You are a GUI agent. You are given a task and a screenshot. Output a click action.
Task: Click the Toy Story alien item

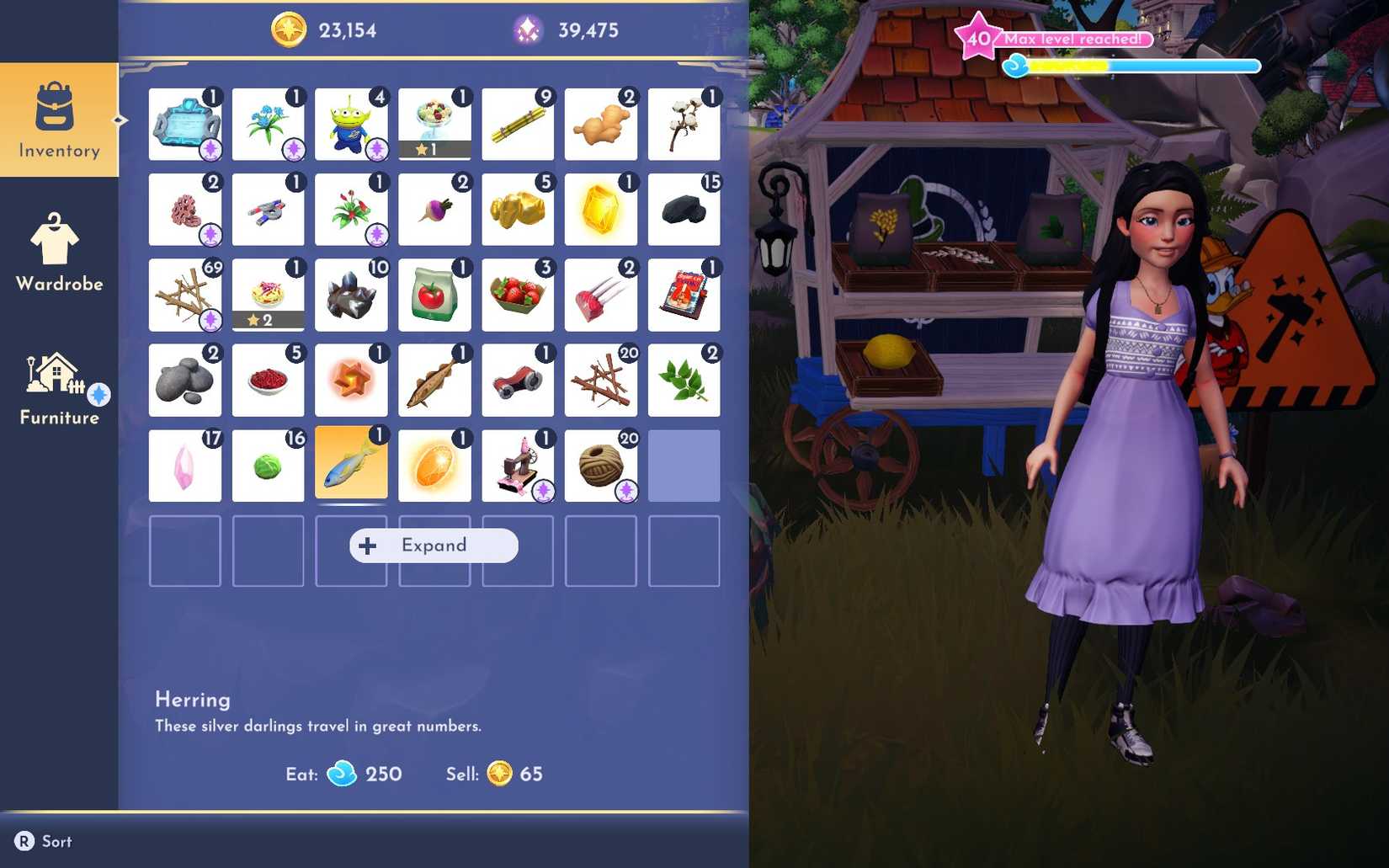click(351, 125)
